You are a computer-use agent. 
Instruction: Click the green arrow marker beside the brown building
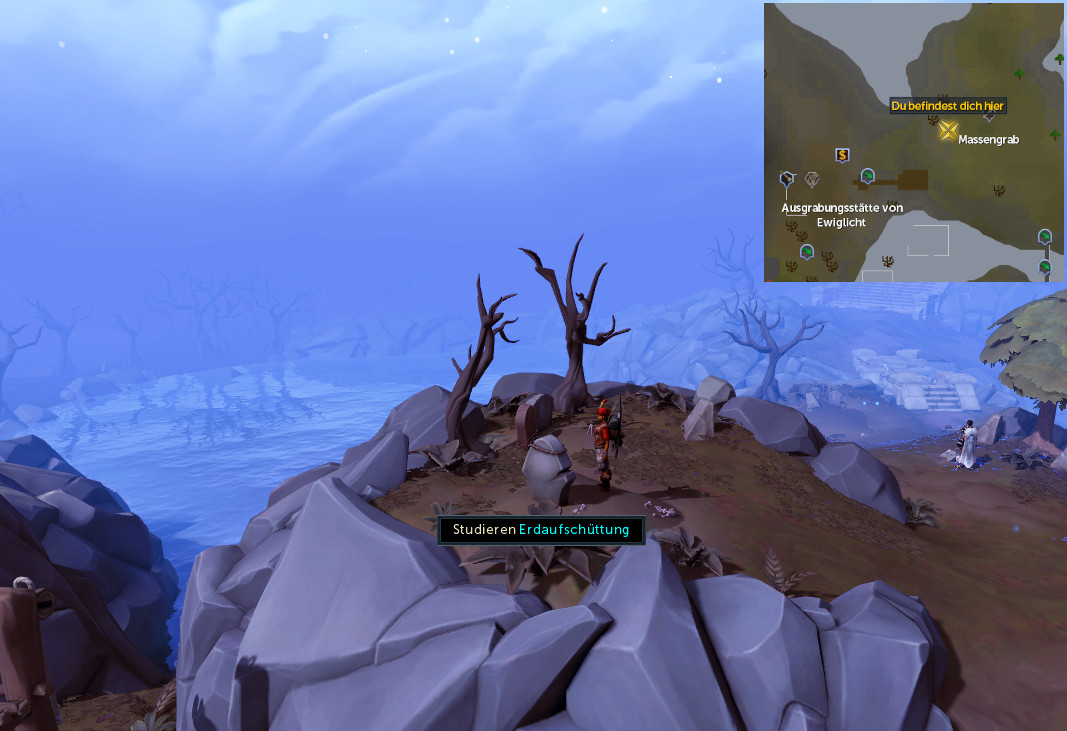point(868,177)
